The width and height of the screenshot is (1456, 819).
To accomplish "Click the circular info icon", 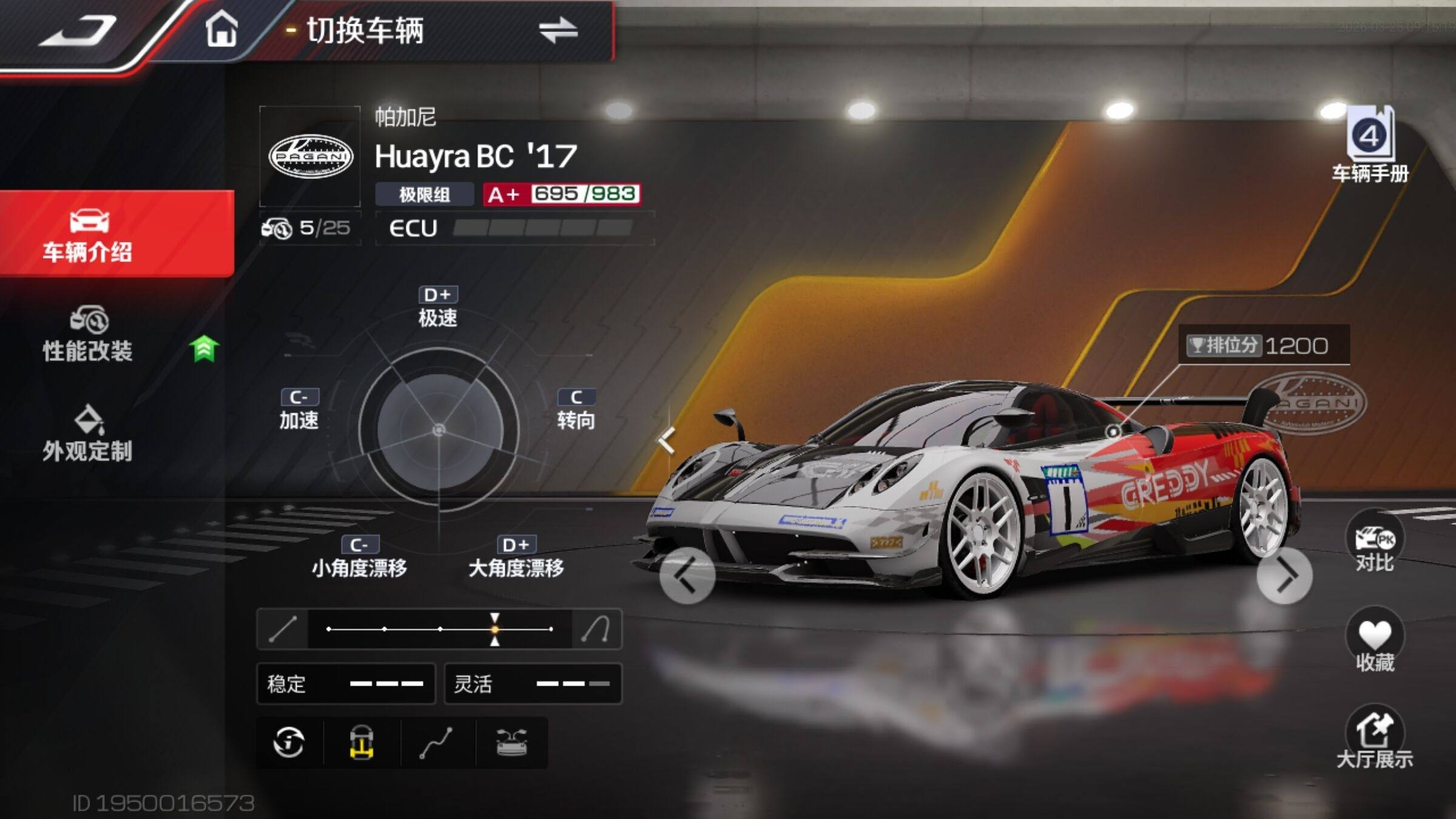I will 289,743.
